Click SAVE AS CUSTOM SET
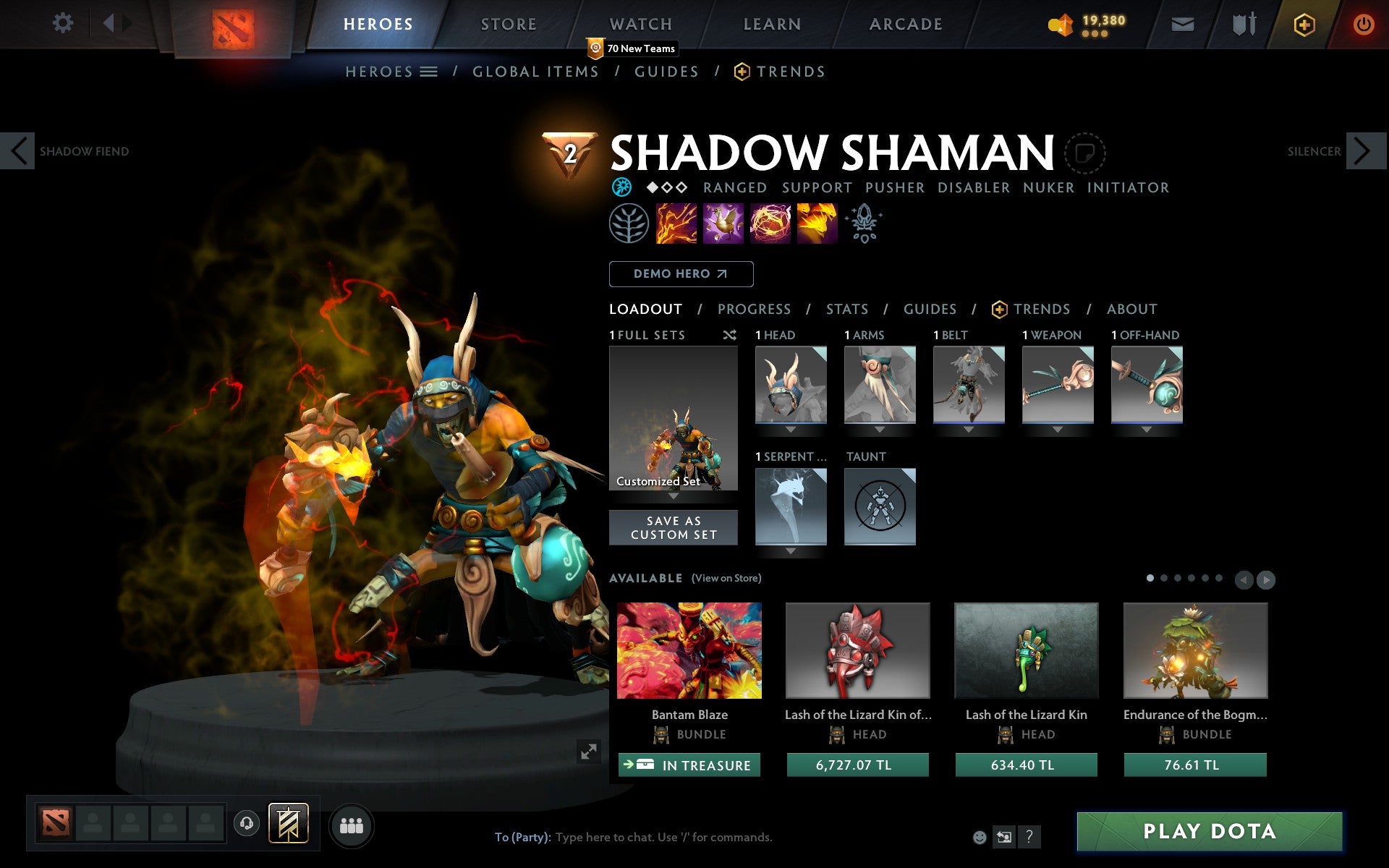 (x=674, y=527)
